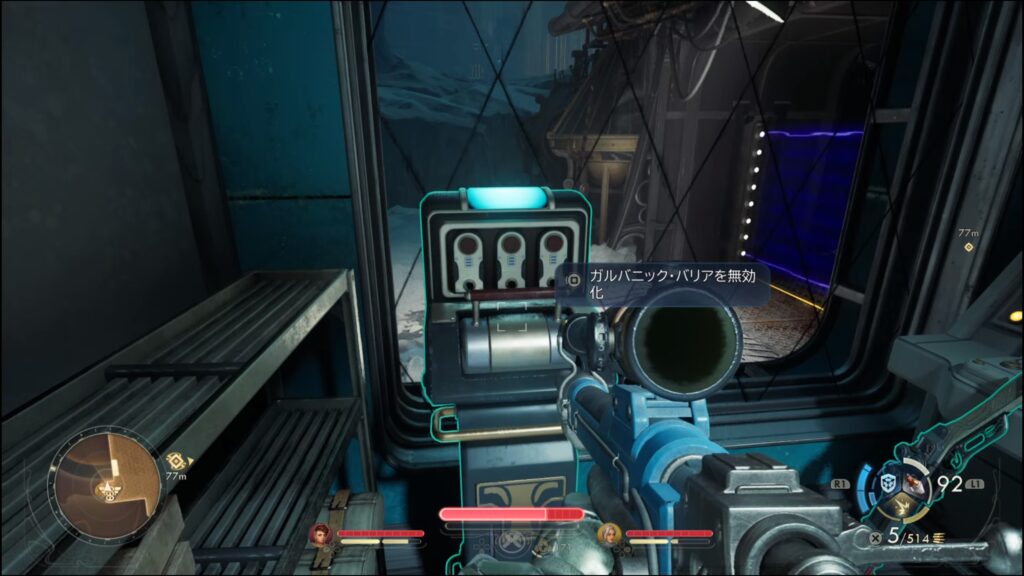This screenshot has width=1024, height=576.
Task: Click the red-haired companion portrait
Action: (x=322, y=533)
